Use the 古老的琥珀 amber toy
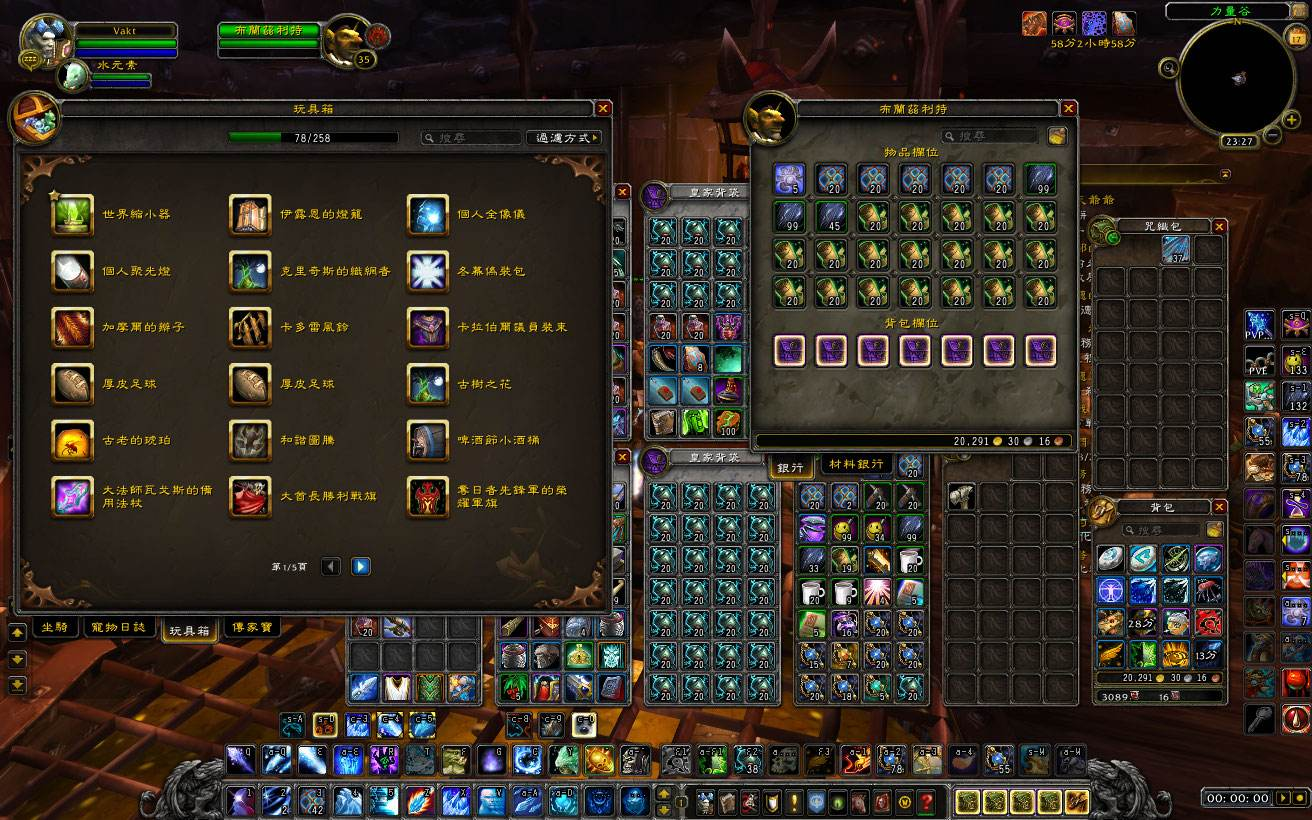1312x820 pixels. coord(72,440)
